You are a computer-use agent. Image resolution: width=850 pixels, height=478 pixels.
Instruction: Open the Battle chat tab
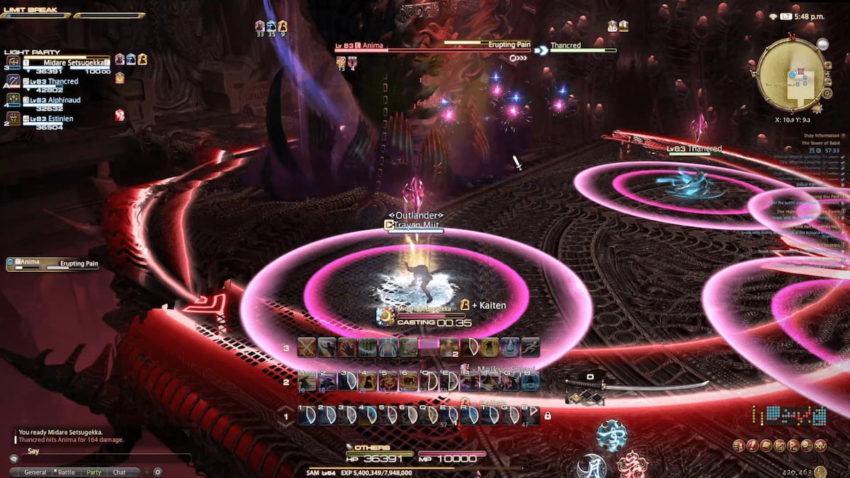(66, 472)
